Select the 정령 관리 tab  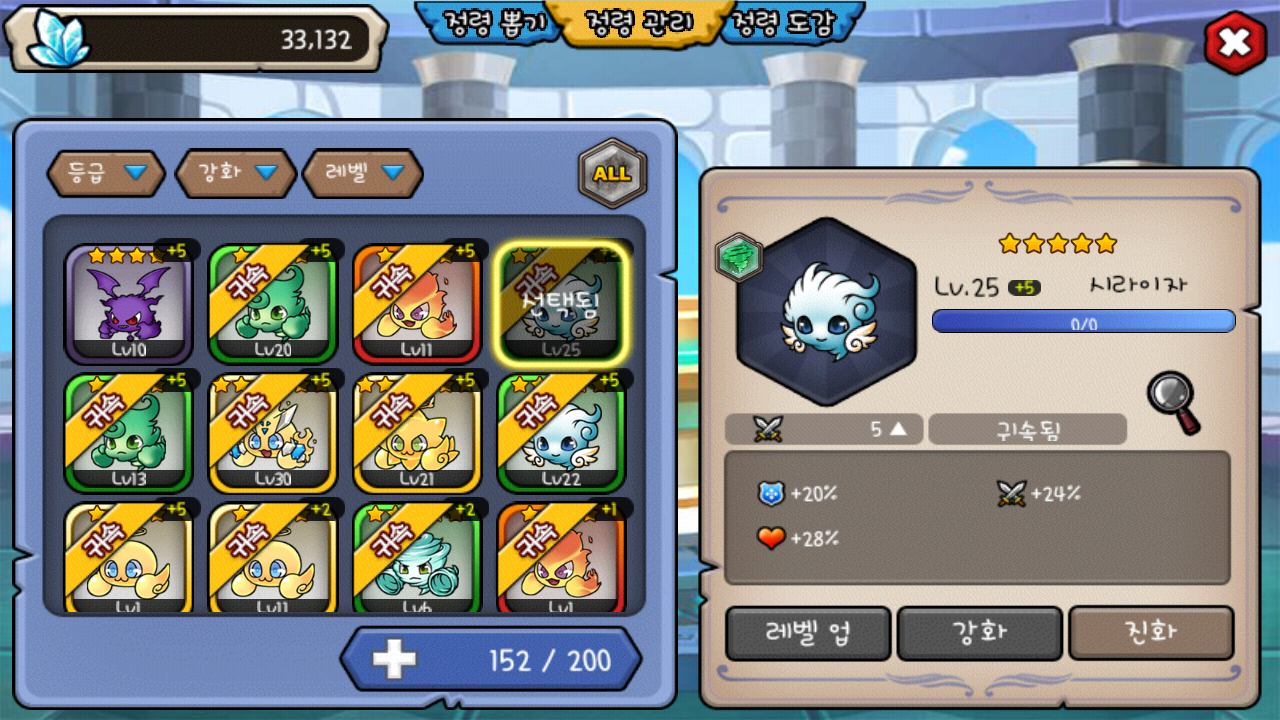[639, 24]
